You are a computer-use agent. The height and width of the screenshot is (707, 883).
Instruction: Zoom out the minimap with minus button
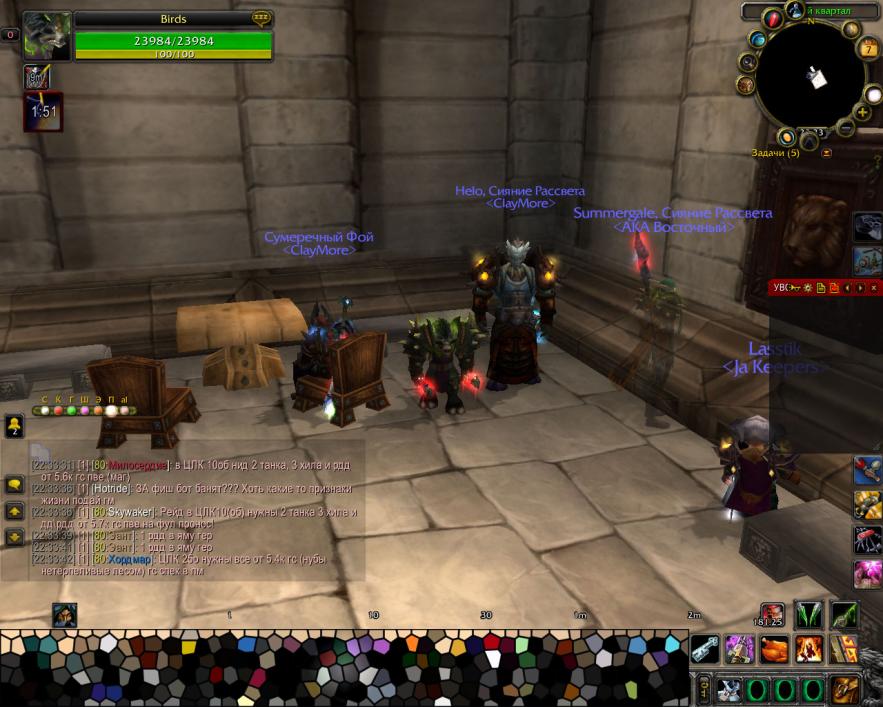(845, 128)
